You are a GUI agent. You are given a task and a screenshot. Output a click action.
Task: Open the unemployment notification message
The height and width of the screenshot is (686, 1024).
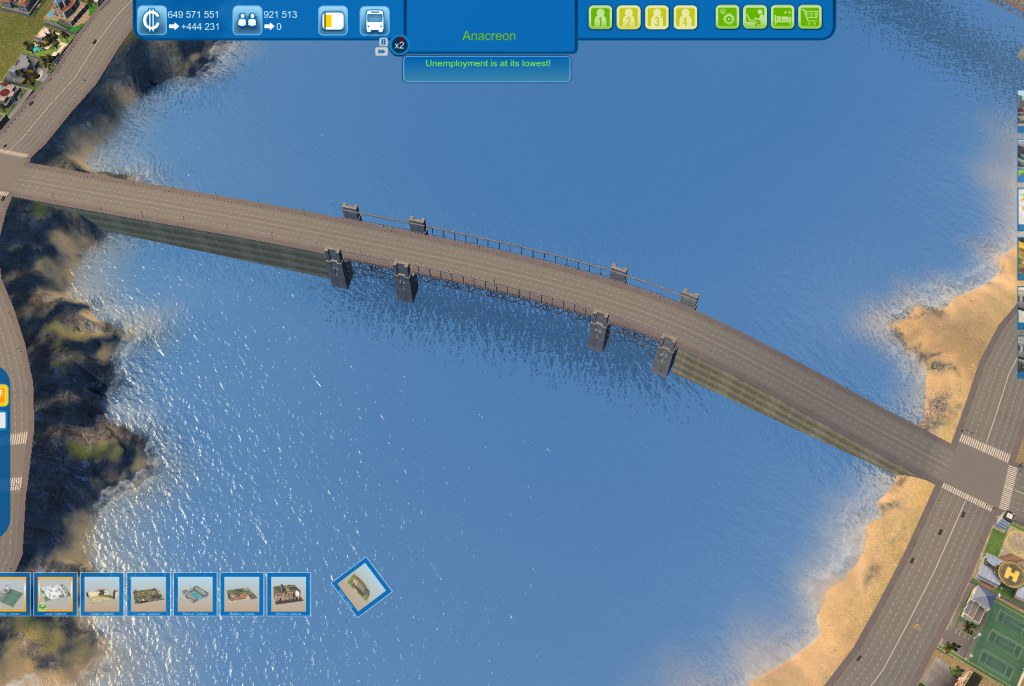click(487, 64)
